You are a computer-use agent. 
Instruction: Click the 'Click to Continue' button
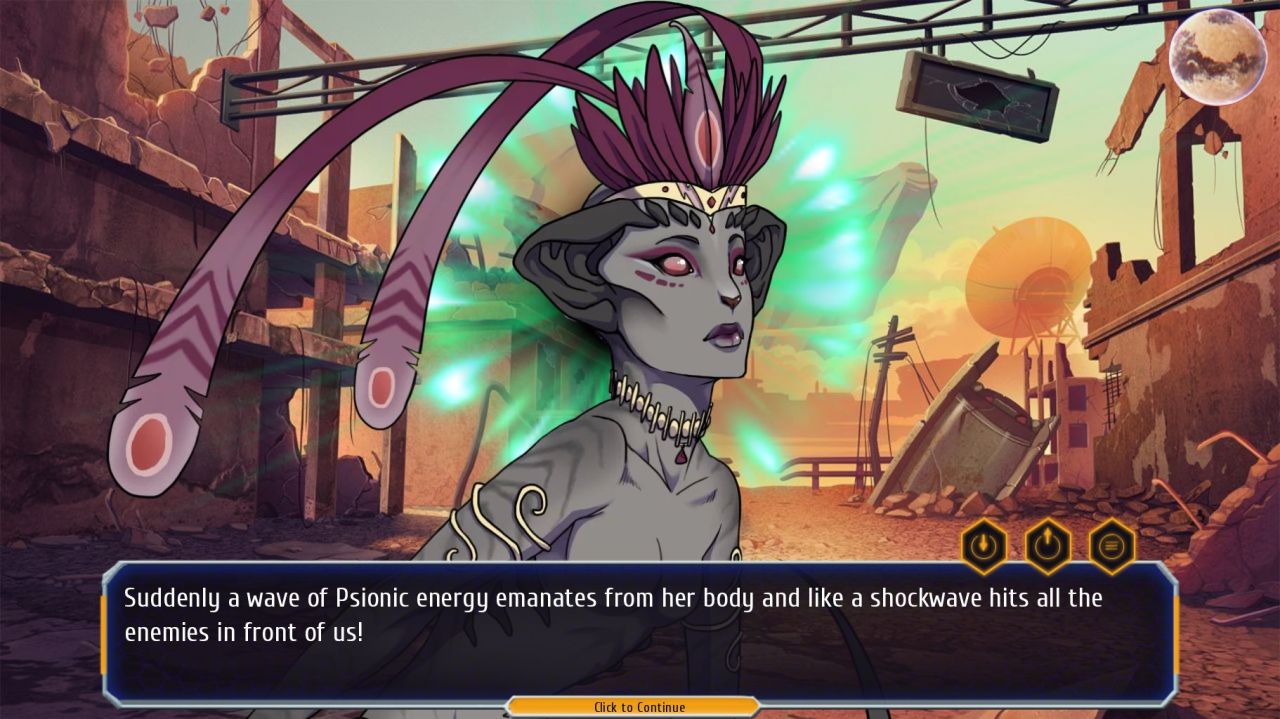pyautogui.click(x=639, y=707)
